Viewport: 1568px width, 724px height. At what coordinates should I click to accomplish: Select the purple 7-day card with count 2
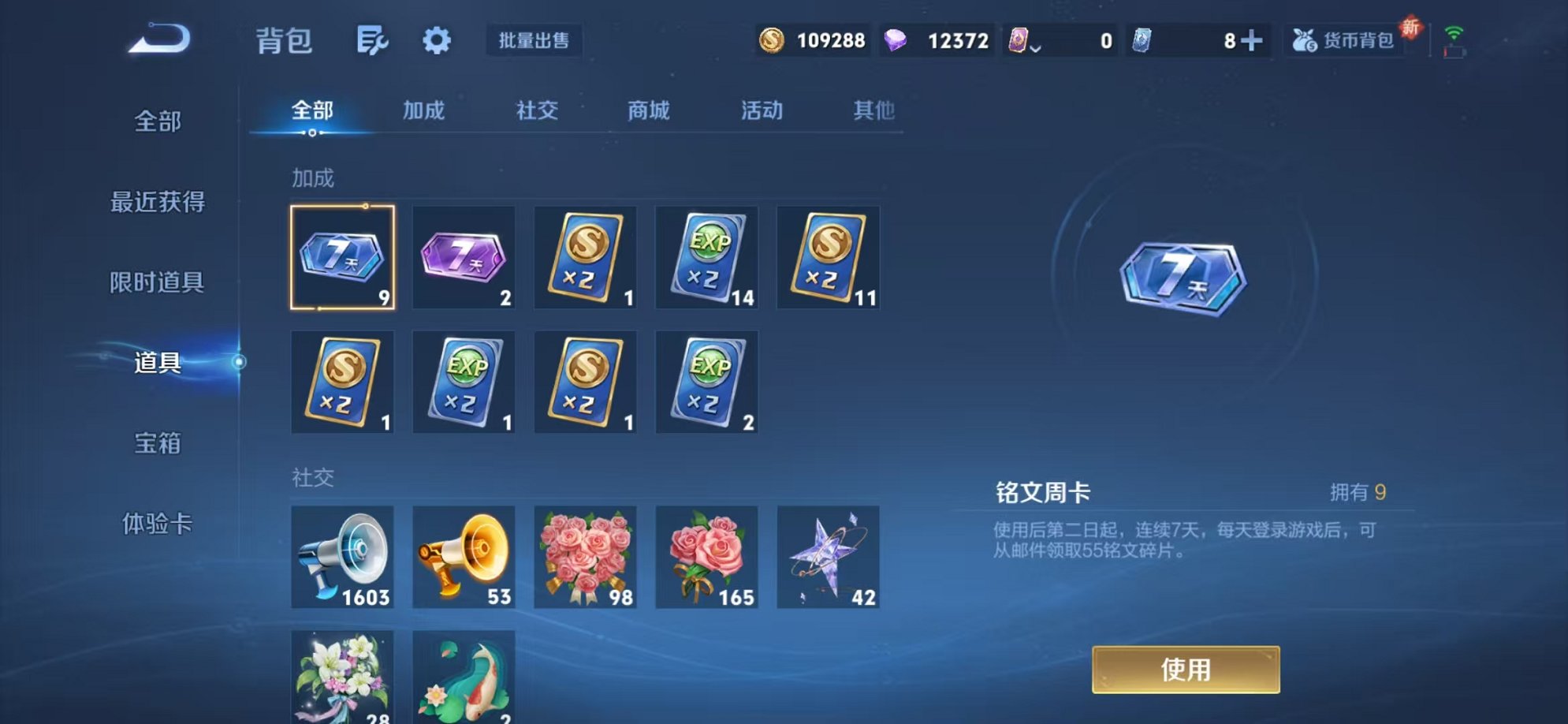[464, 258]
